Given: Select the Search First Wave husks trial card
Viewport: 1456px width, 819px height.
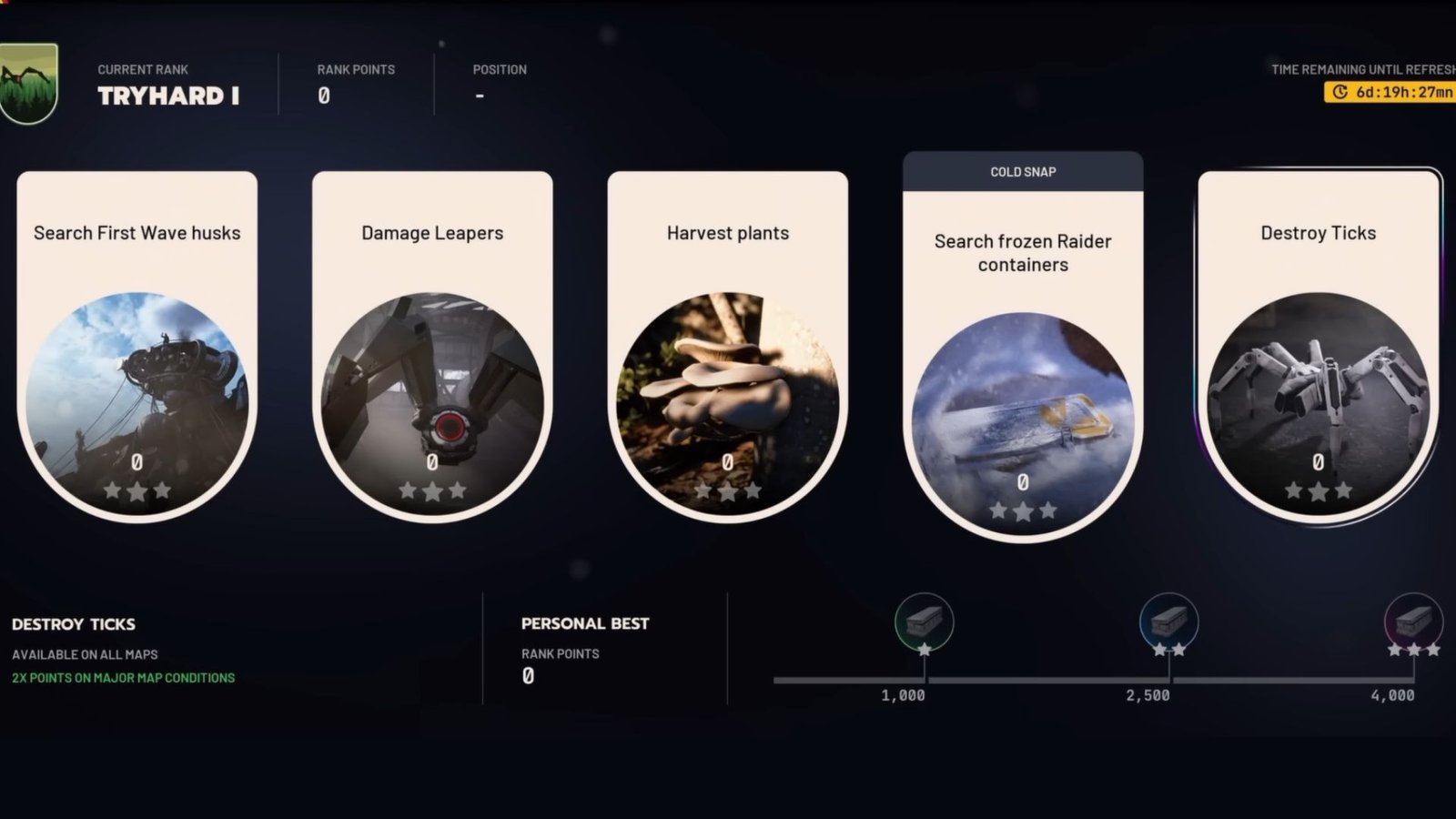Looking at the screenshot, I should (136, 346).
